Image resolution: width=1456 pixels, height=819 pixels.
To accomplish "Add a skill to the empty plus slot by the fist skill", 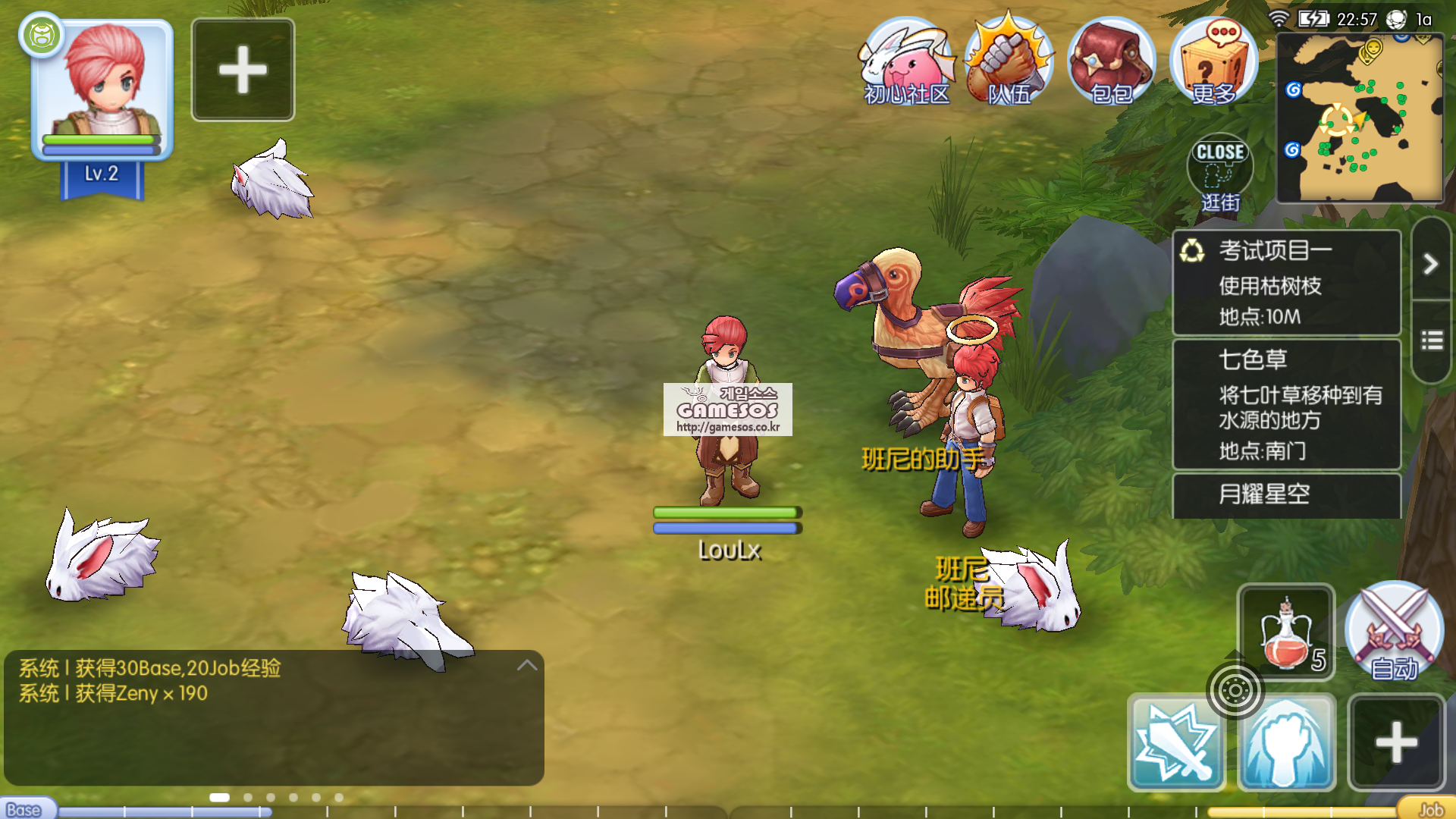I will (1396, 742).
